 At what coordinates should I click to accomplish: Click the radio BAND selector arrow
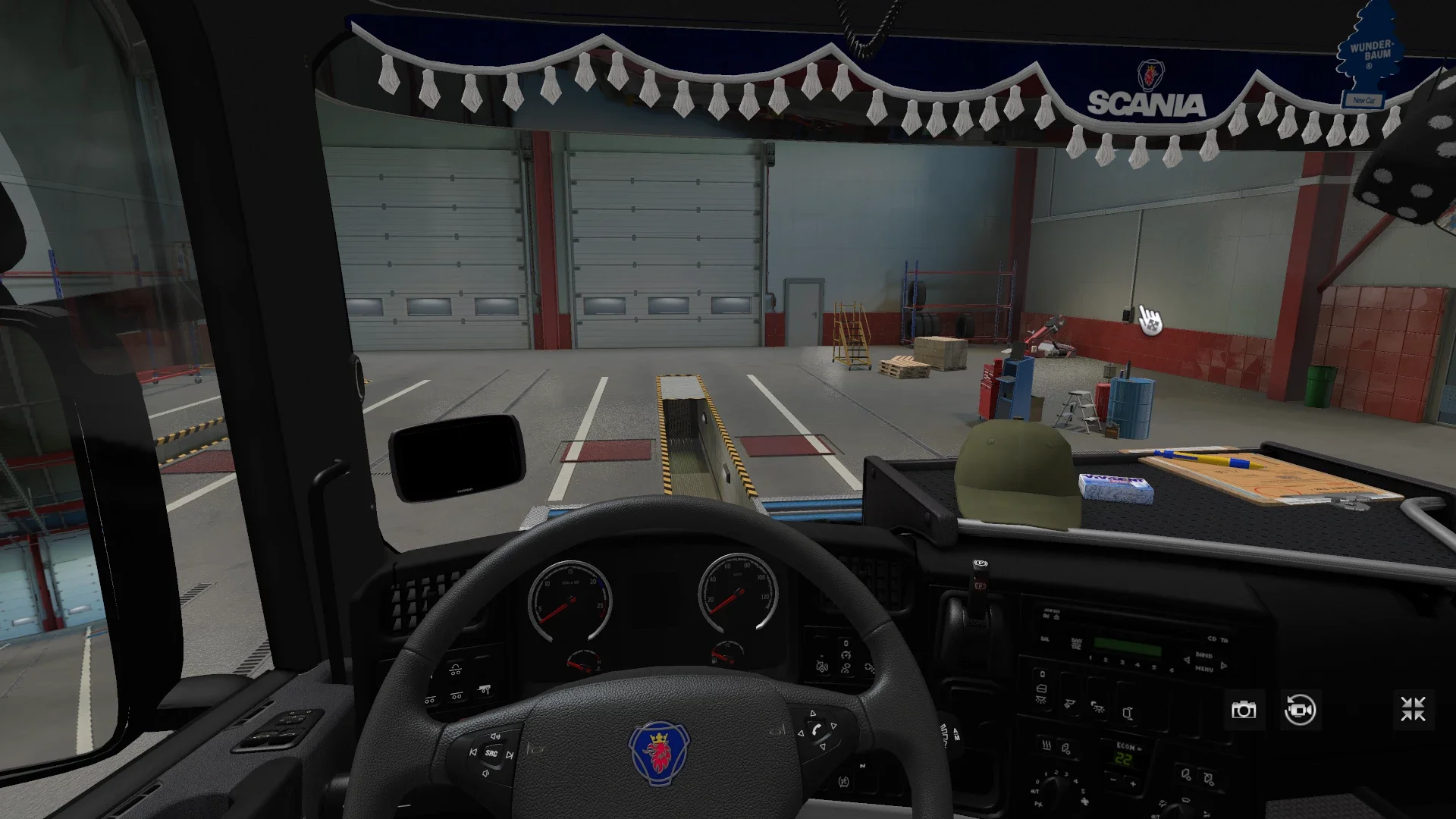1222,666
